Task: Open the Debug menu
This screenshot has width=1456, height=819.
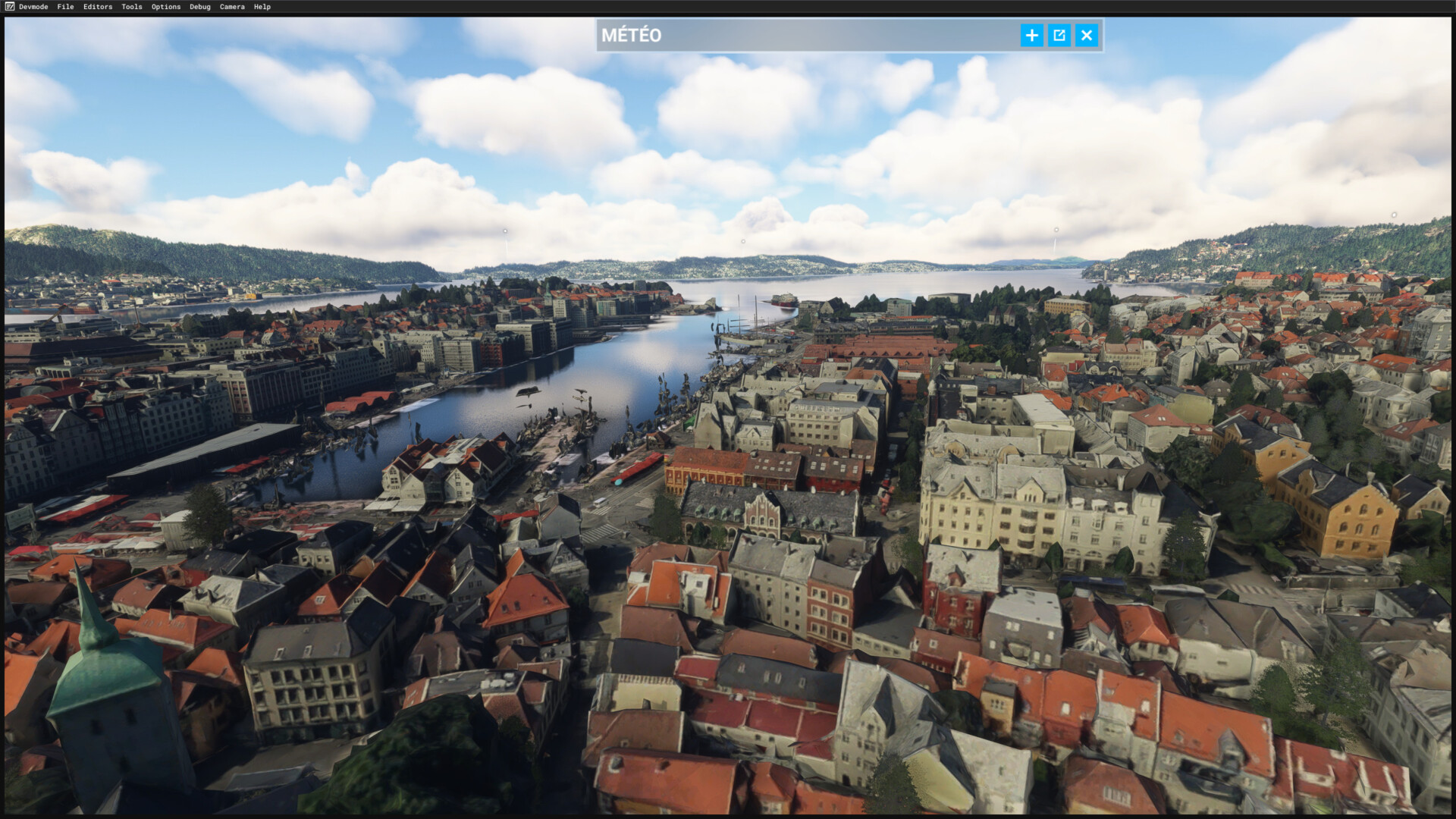Action: pos(200,7)
